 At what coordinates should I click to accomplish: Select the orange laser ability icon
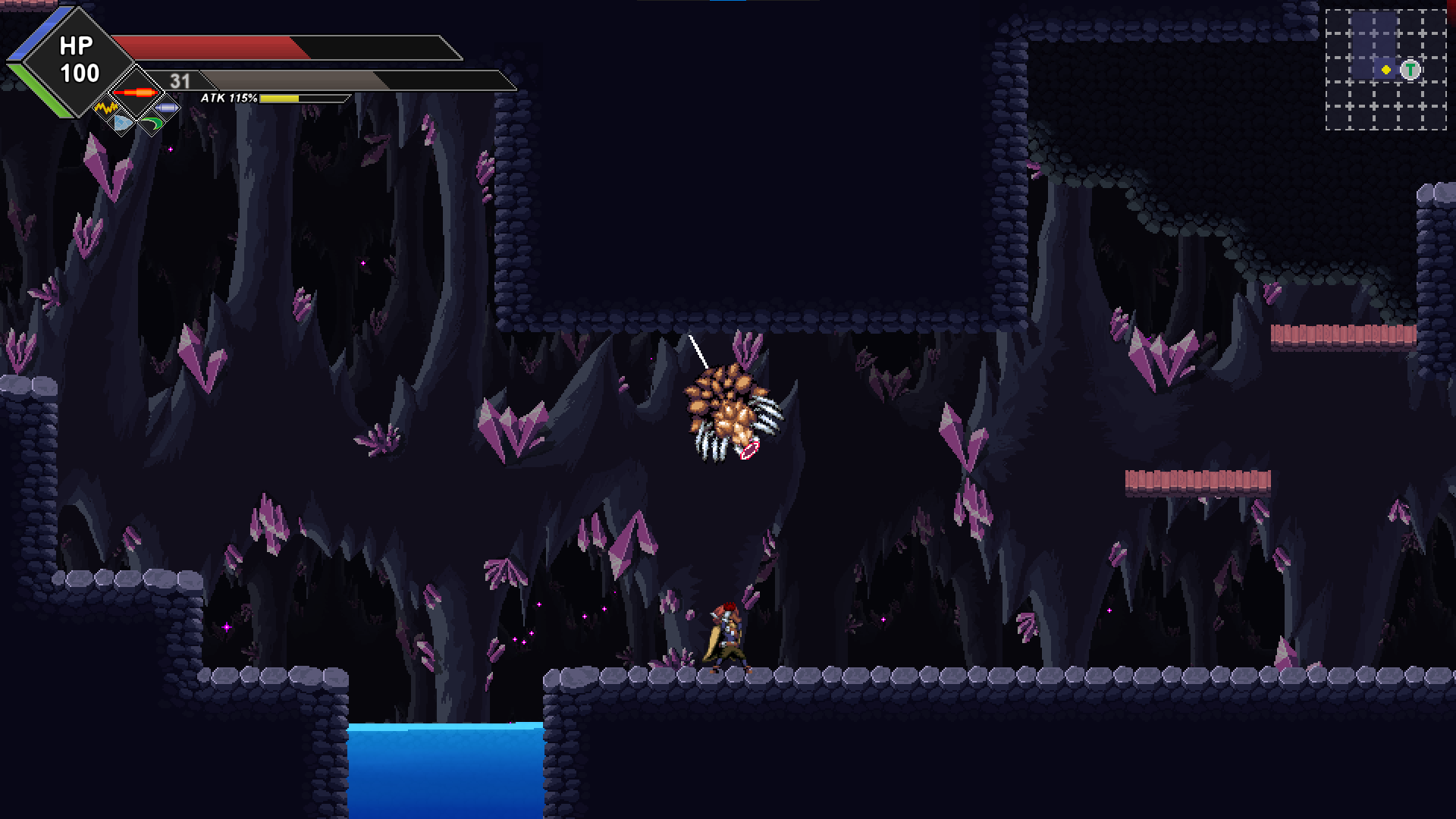click(x=136, y=93)
